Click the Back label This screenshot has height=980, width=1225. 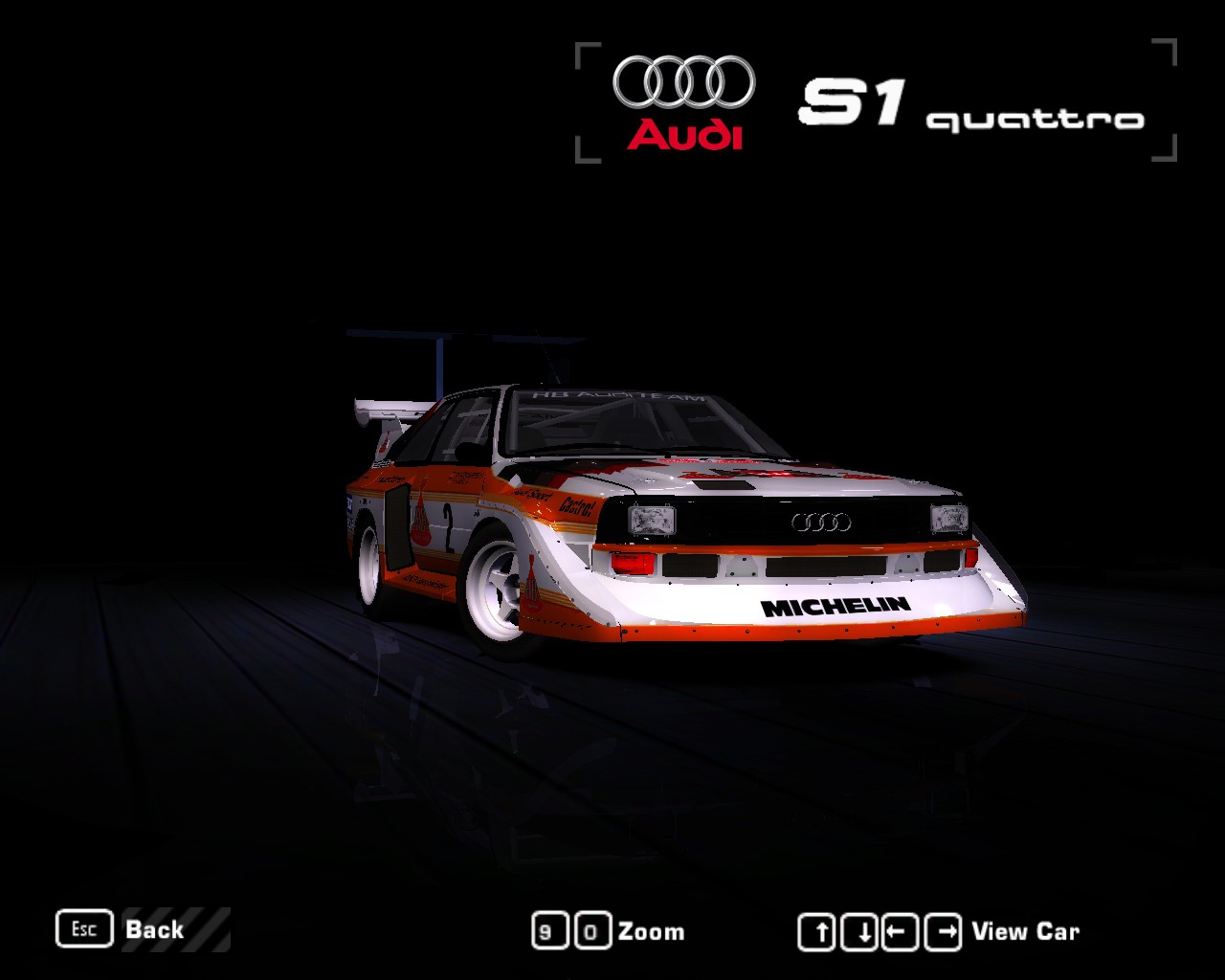[155, 929]
